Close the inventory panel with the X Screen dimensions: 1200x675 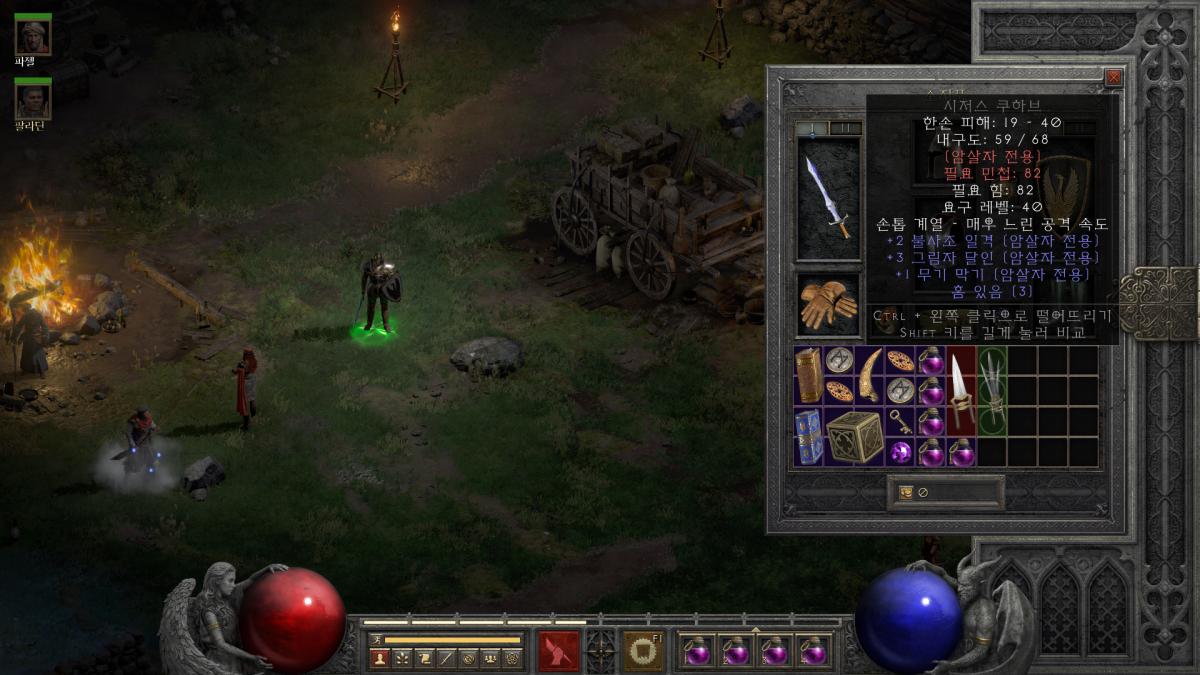[1113, 78]
